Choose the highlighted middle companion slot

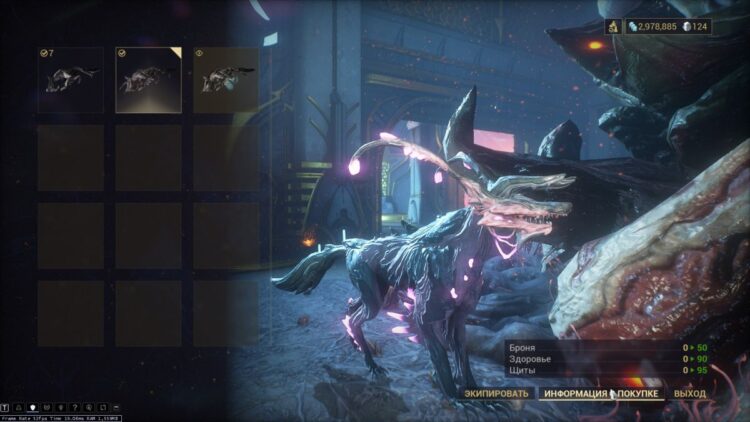tap(148, 80)
